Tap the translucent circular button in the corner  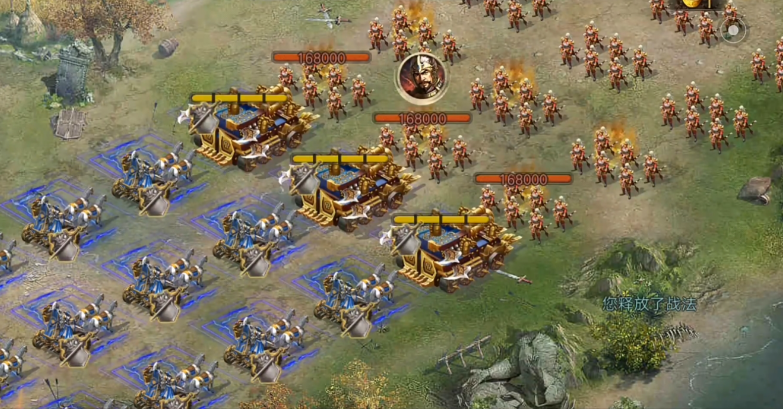point(733,29)
